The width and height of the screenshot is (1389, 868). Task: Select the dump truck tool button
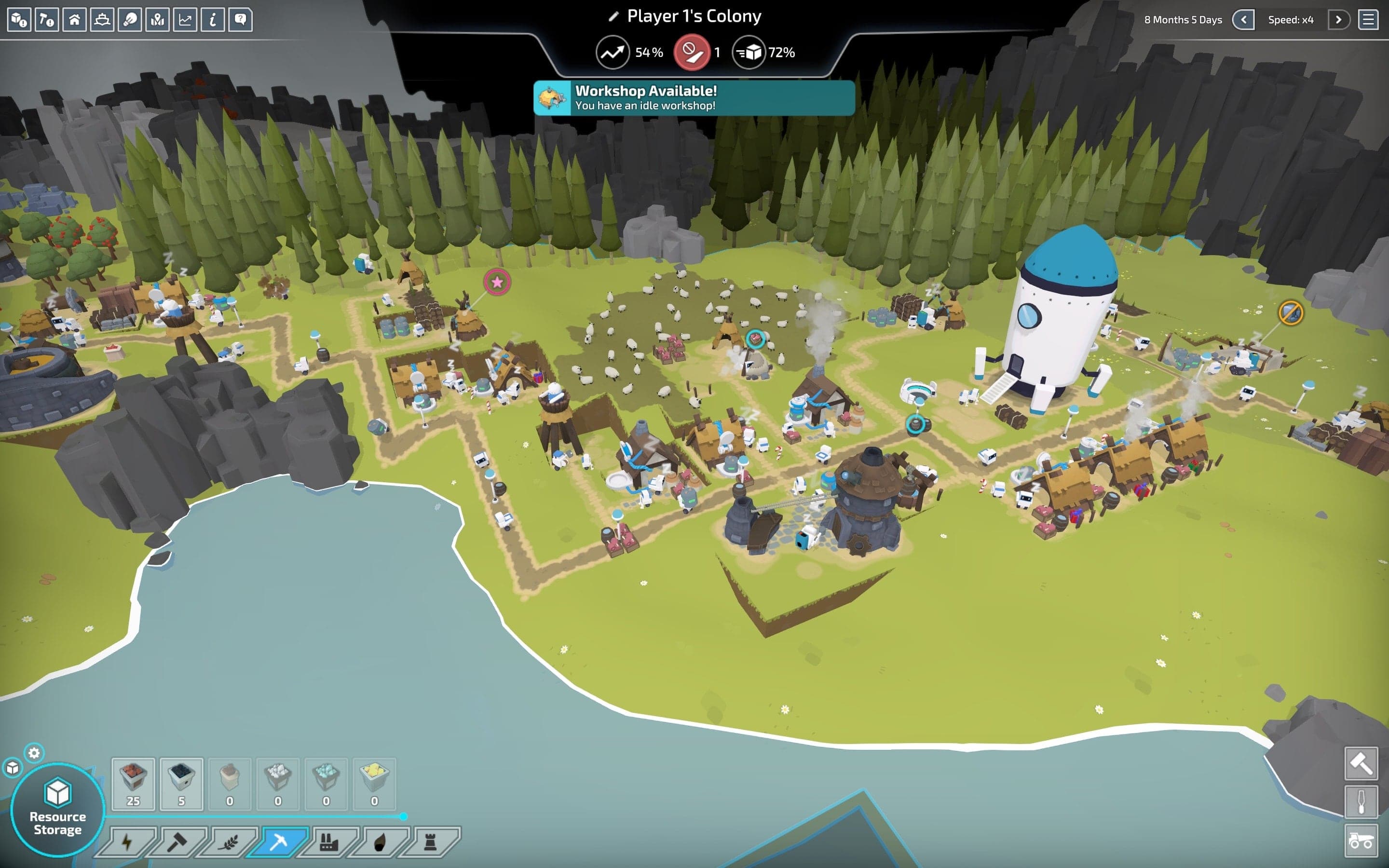(1361, 841)
